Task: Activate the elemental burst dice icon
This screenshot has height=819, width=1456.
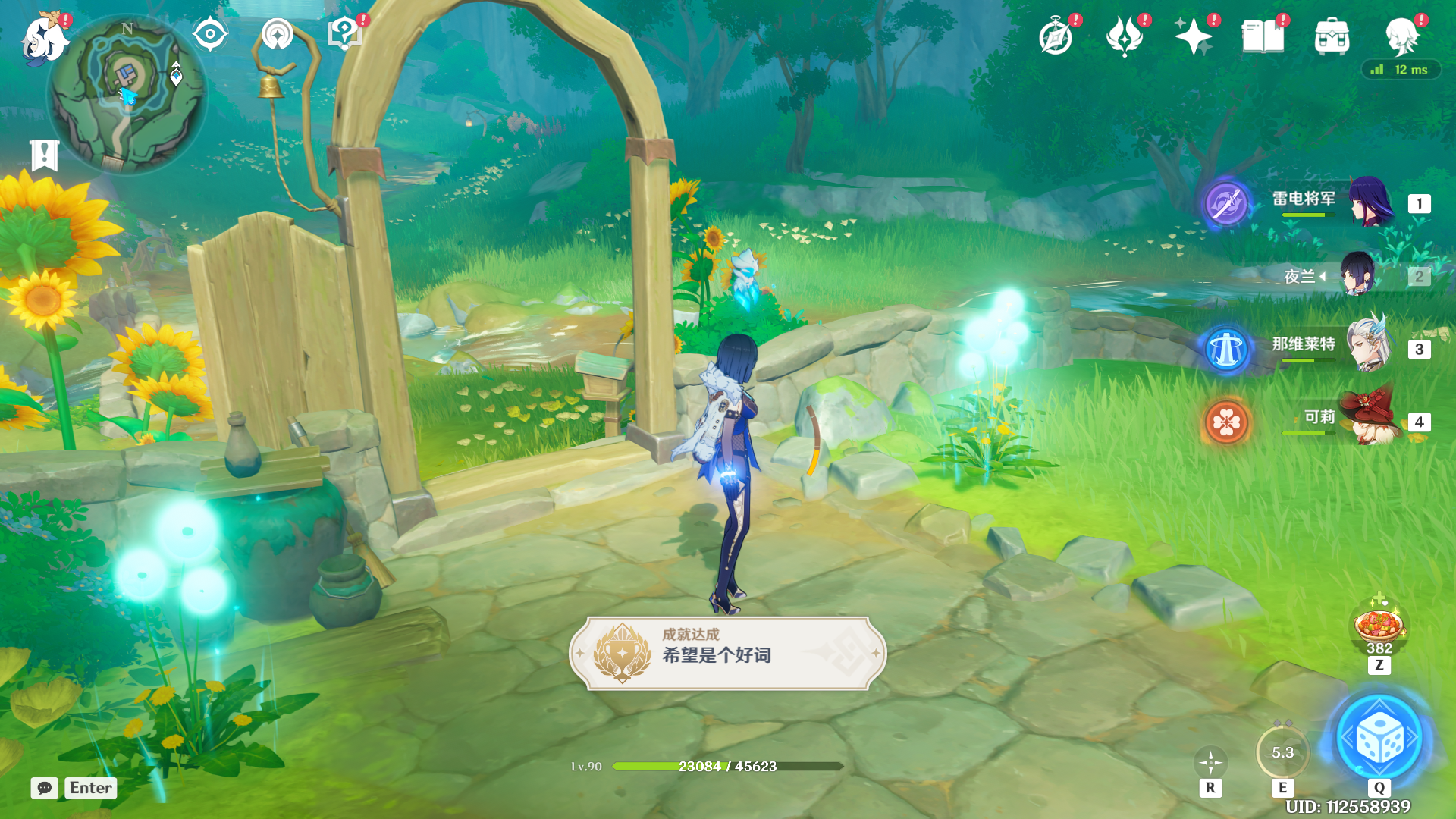Action: (1379, 739)
